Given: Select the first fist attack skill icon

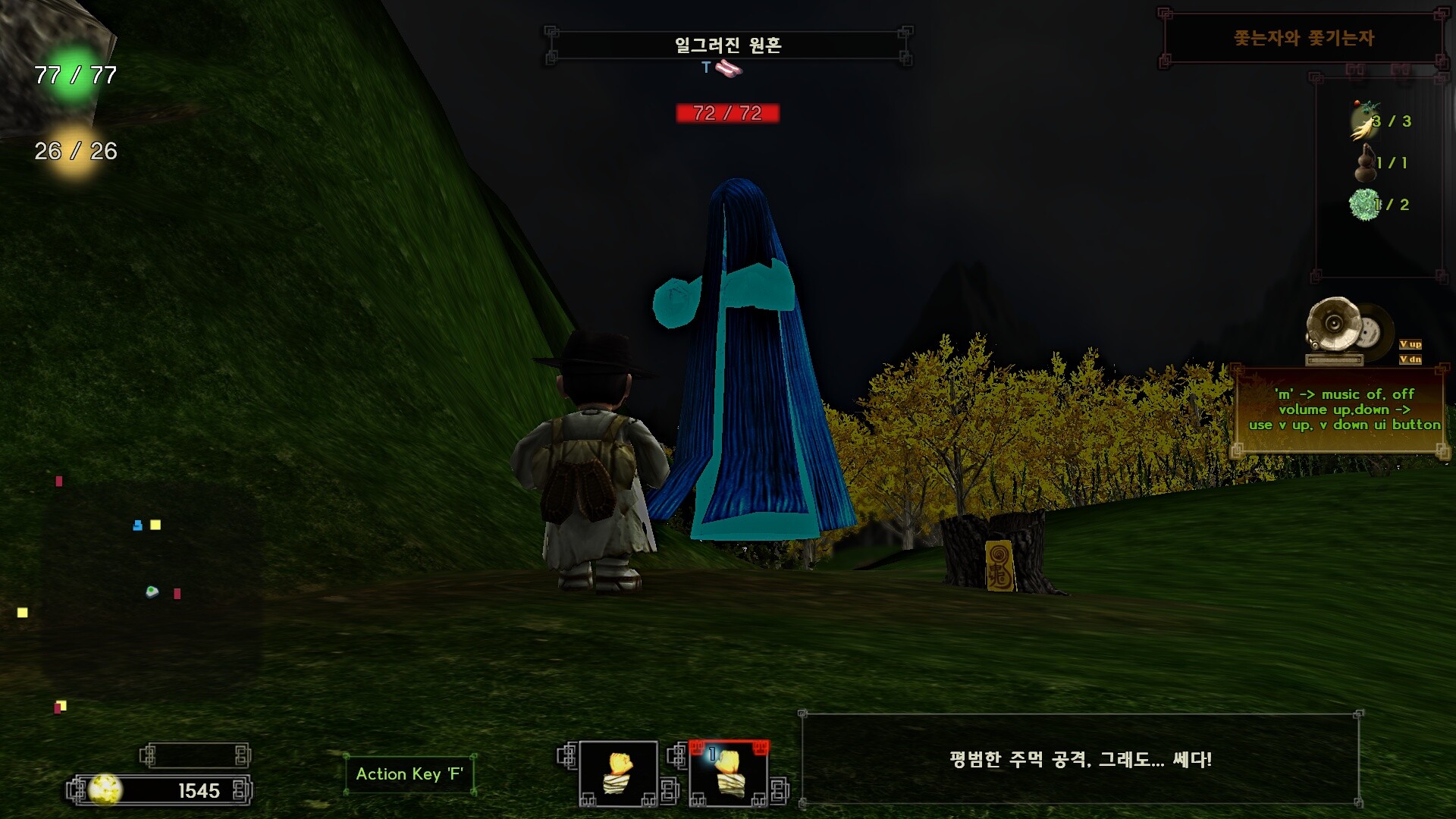Looking at the screenshot, I should pos(617,773).
